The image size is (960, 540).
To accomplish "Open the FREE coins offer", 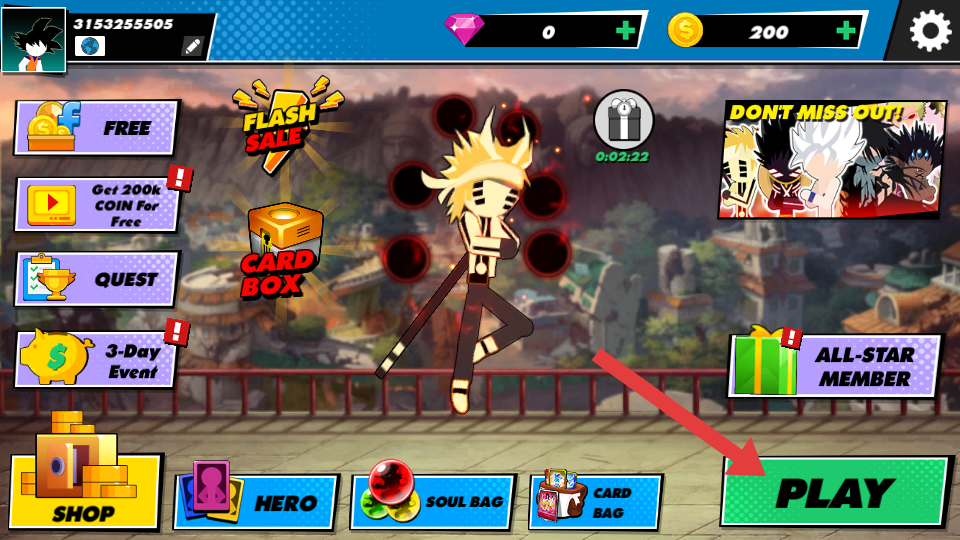I will pyautogui.click(x=96, y=128).
